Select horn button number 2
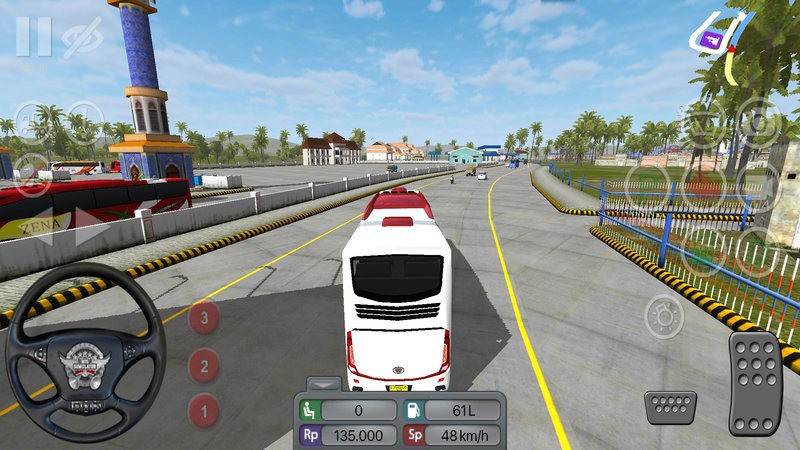 (204, 365)
